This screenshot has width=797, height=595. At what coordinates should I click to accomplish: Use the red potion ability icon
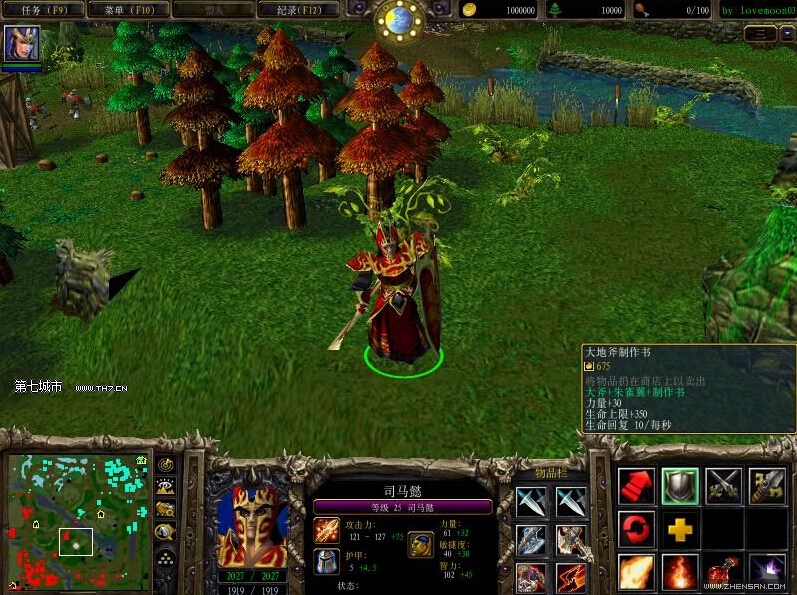coord(723,571)
